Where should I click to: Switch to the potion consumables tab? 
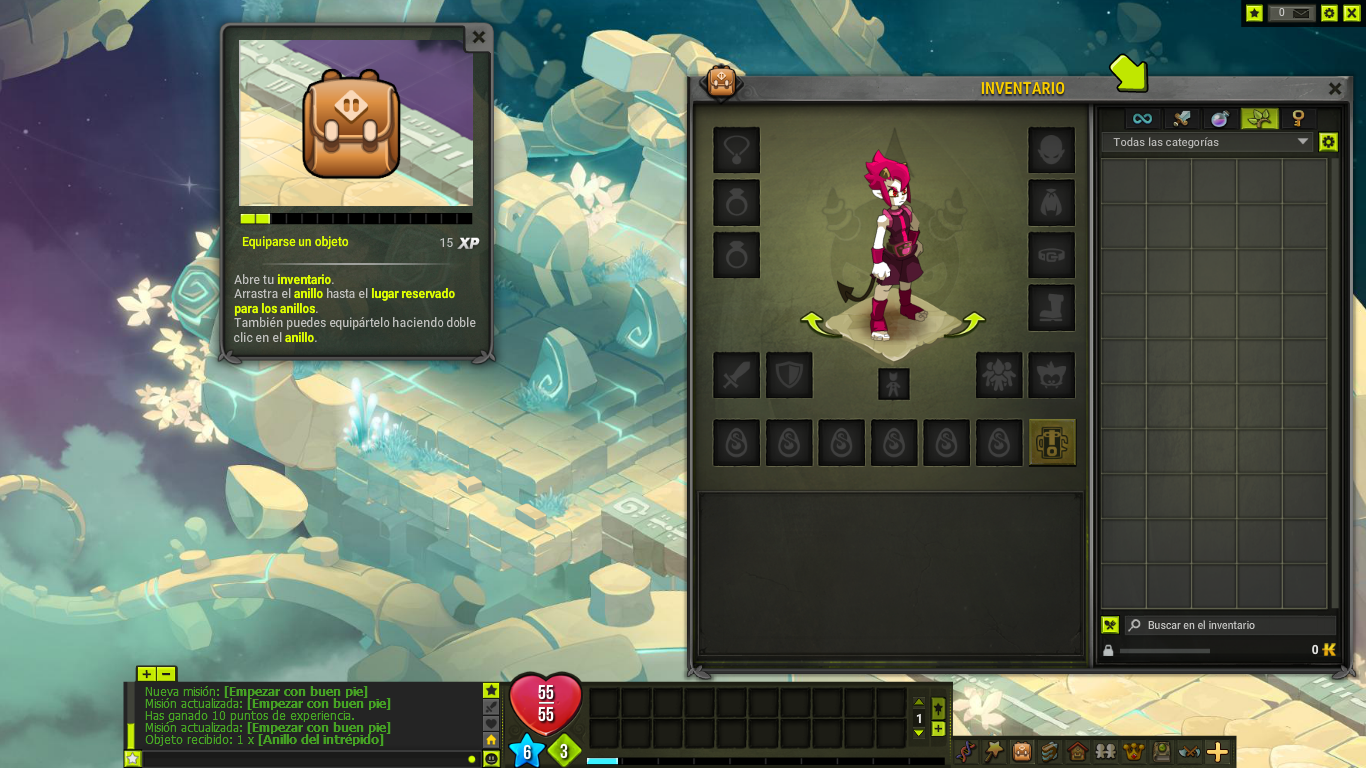click(1220, 119)
